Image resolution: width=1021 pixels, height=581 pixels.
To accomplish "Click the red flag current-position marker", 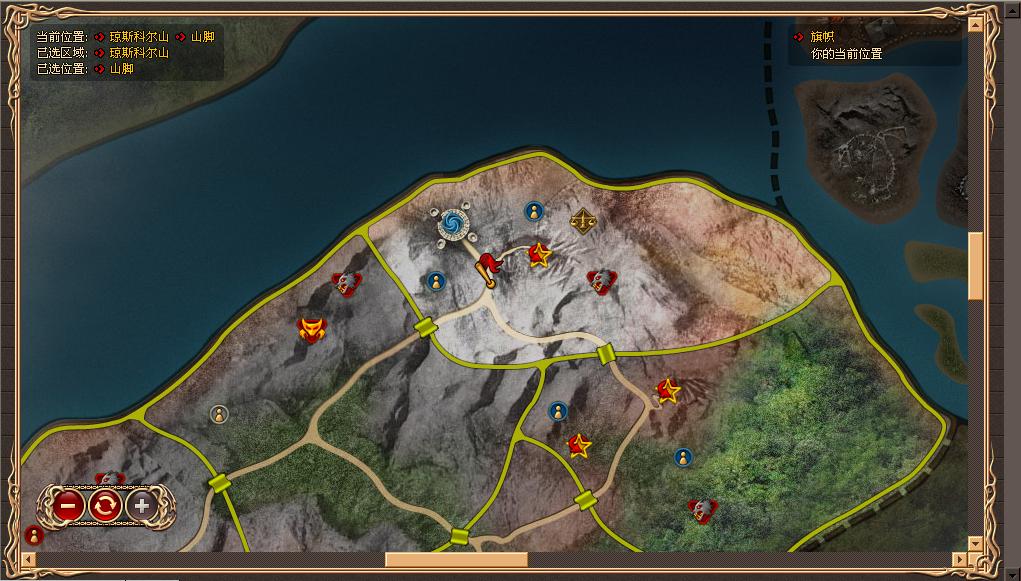I will 487,268.
